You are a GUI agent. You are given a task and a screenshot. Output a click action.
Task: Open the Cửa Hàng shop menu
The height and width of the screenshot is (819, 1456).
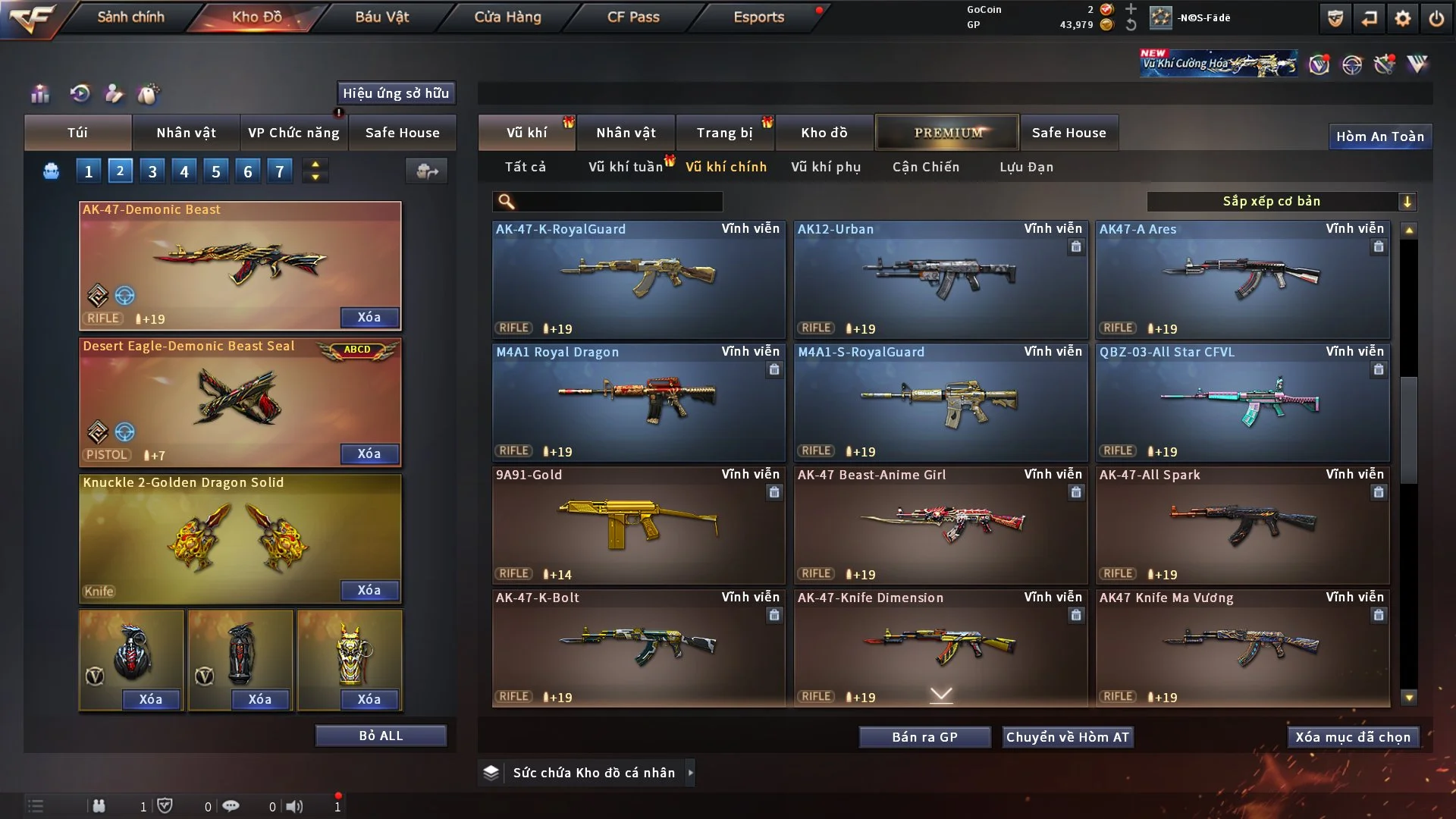click(507, 17)
